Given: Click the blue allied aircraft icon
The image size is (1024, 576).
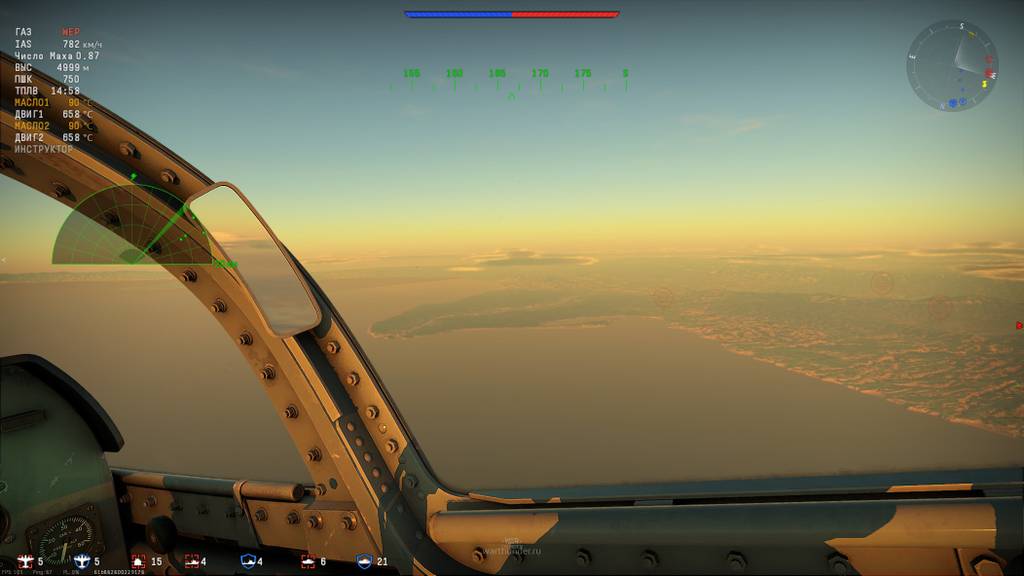Looking at the screenshot, I should (82, 562).
